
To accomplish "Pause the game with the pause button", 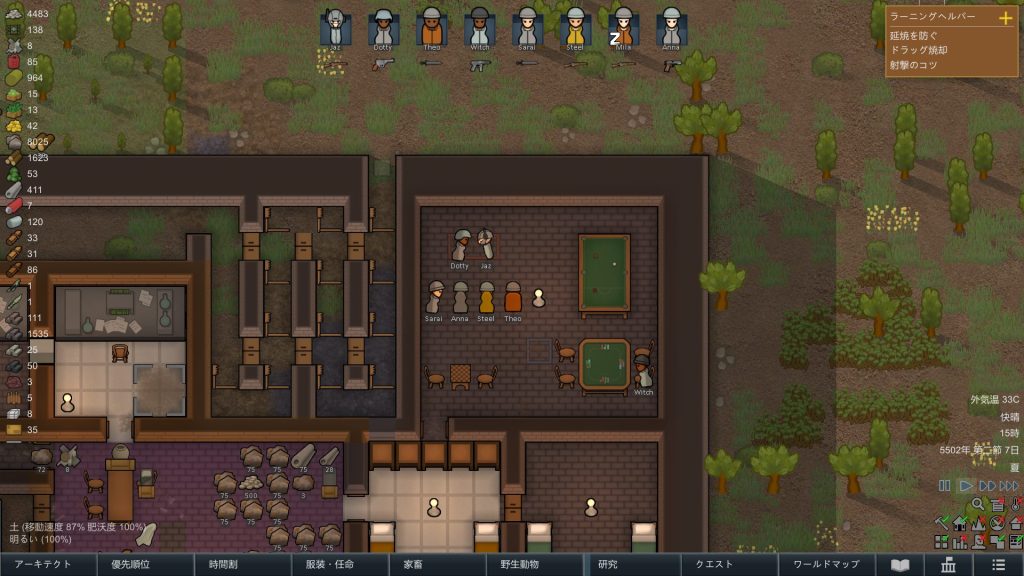I will point(944,486).
